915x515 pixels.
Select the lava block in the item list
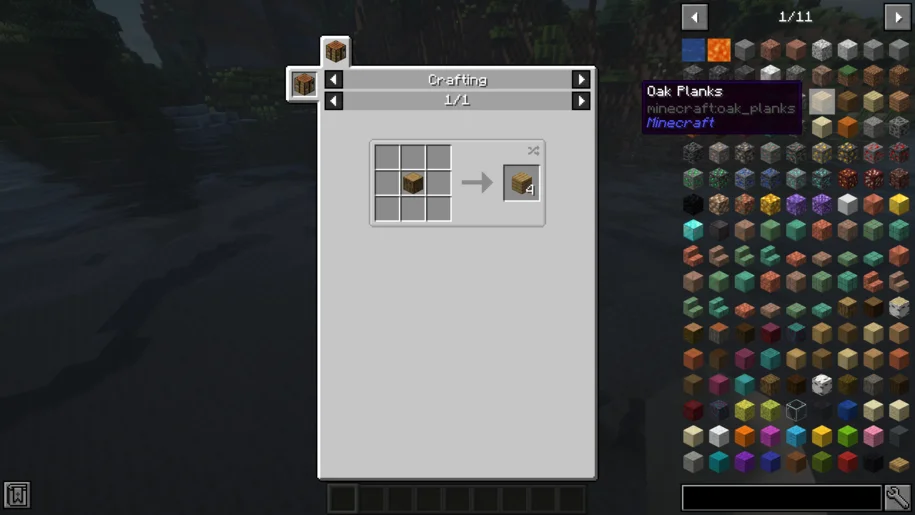click(719, 49)
